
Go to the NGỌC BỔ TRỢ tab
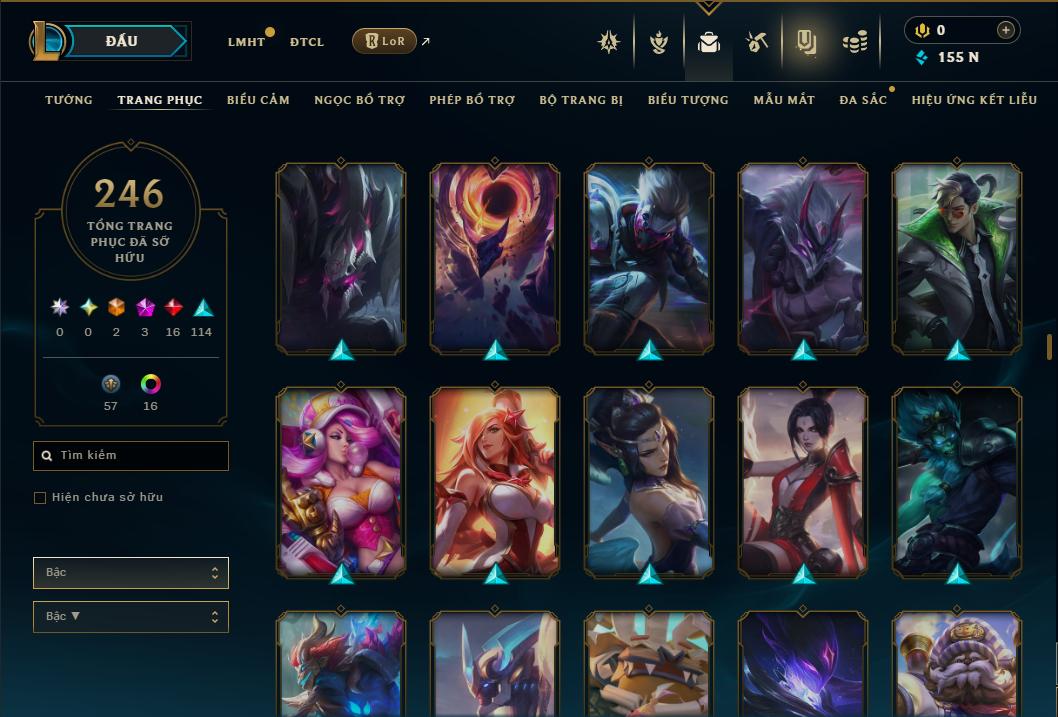point(359,100)
